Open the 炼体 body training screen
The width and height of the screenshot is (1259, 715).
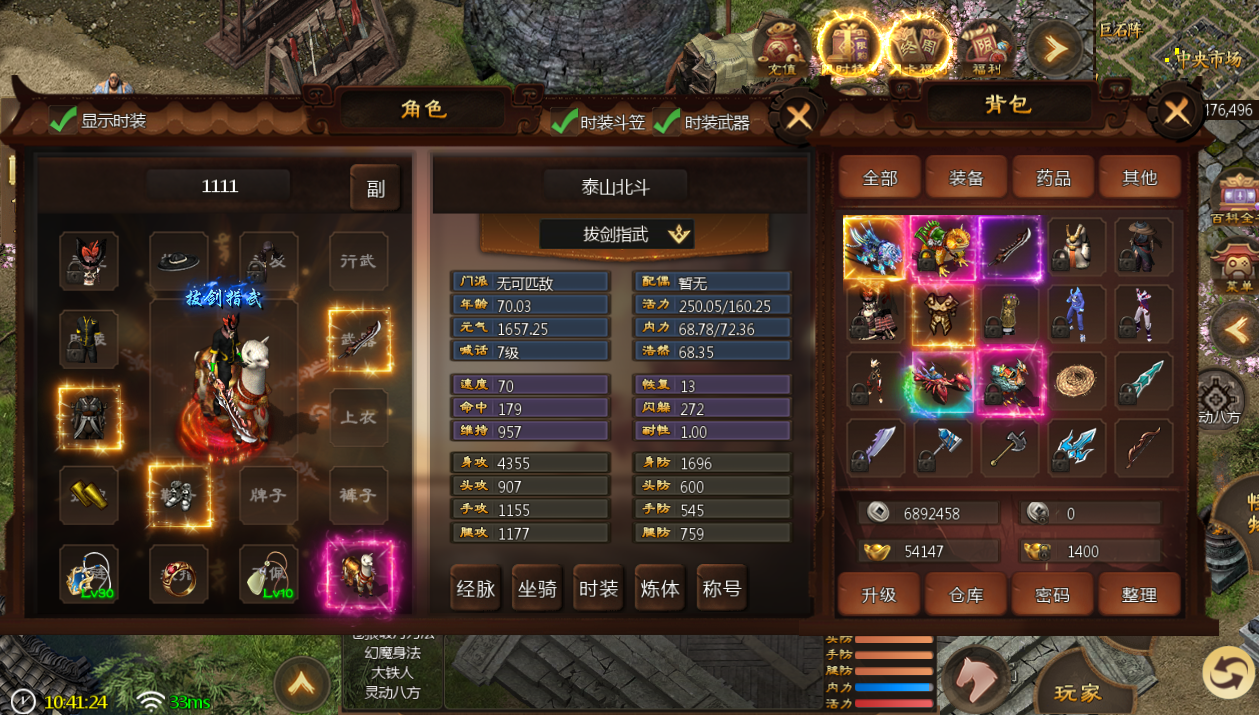[x=660, y=589]
